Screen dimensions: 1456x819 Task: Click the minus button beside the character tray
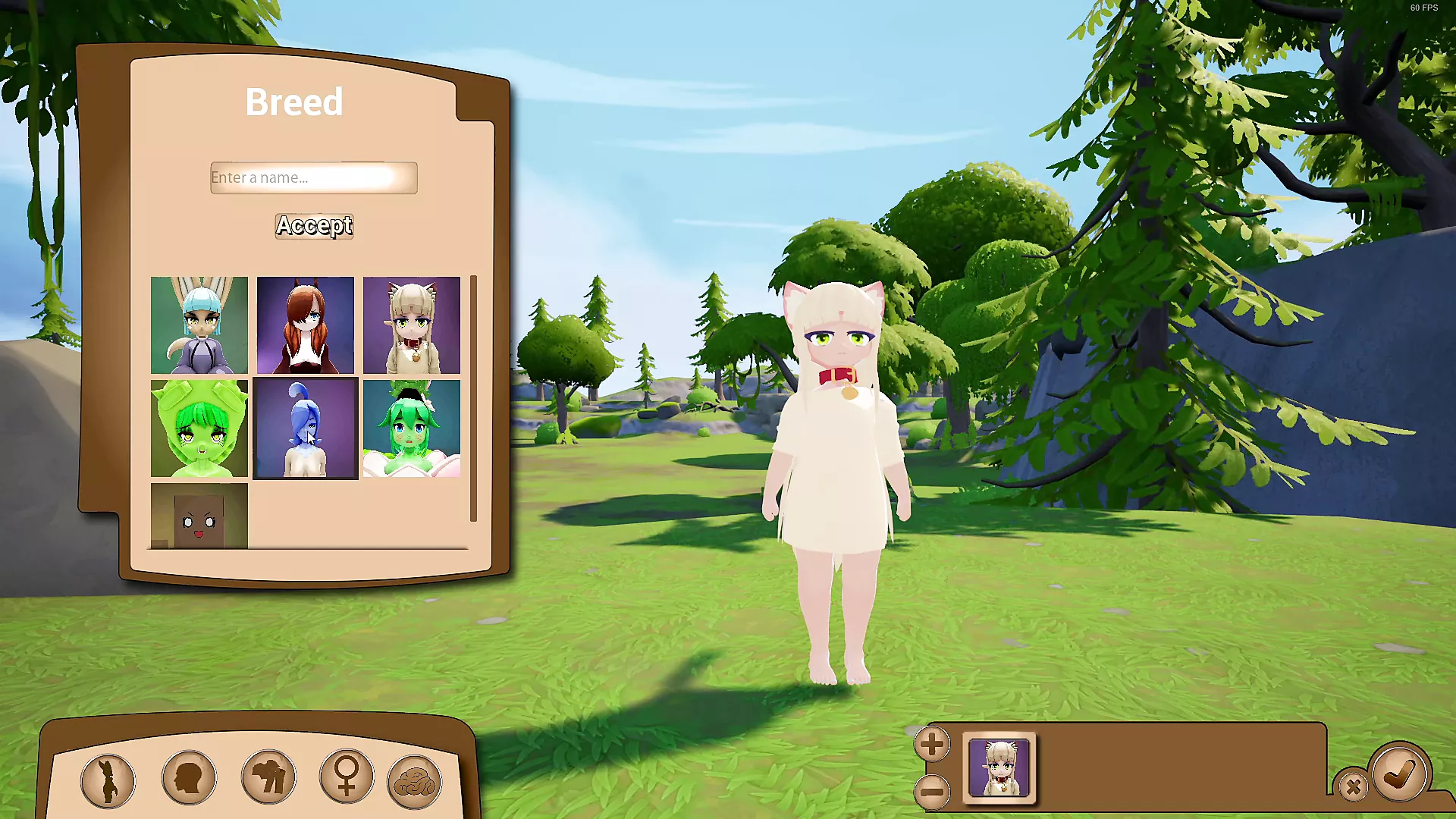click(932, 792)
